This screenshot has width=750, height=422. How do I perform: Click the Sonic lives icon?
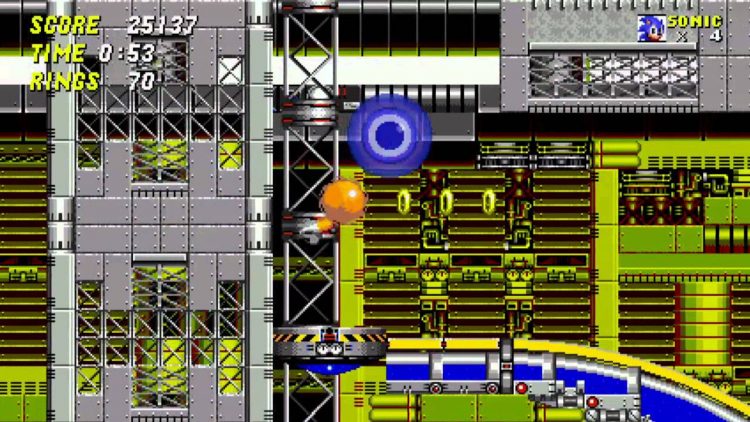[651, 28]
